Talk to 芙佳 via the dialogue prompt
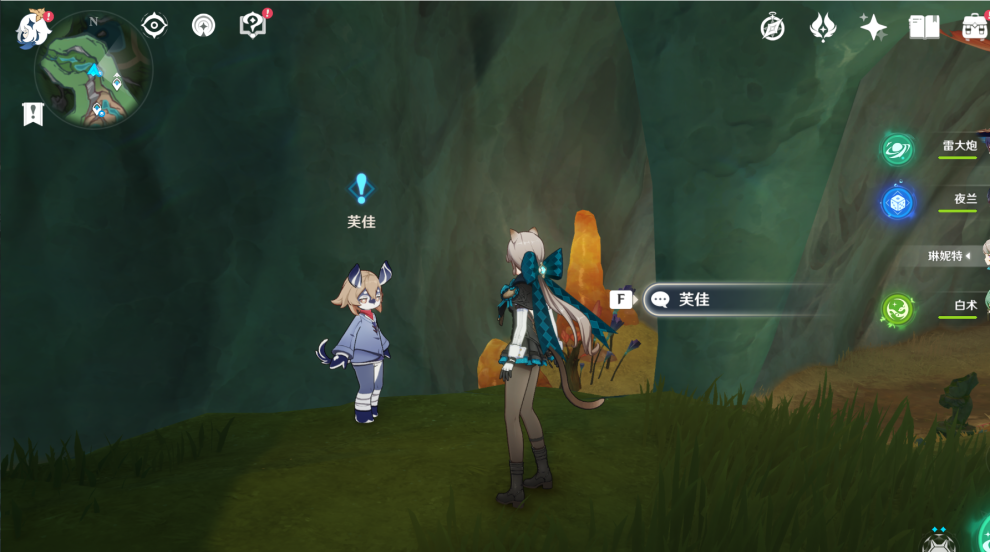 click(735, 299)
